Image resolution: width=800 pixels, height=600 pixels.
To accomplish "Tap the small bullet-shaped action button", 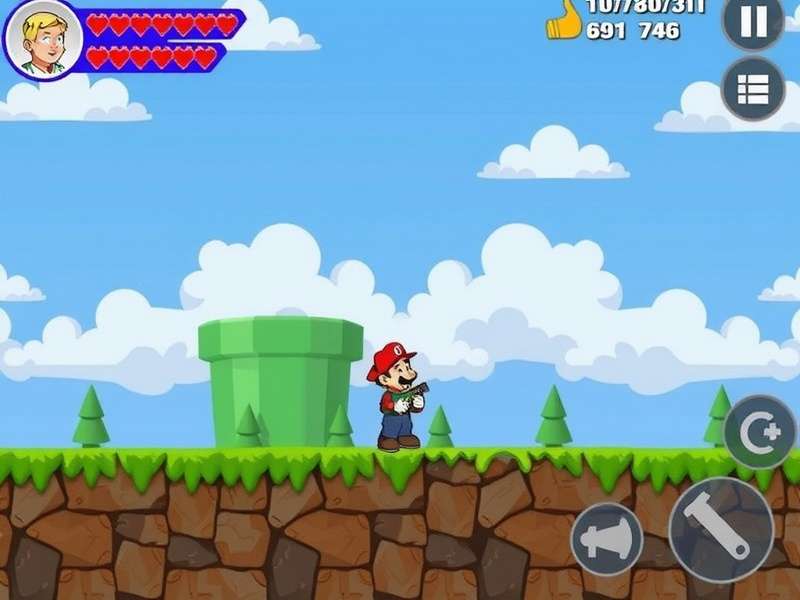I will [x=607, y=538].
